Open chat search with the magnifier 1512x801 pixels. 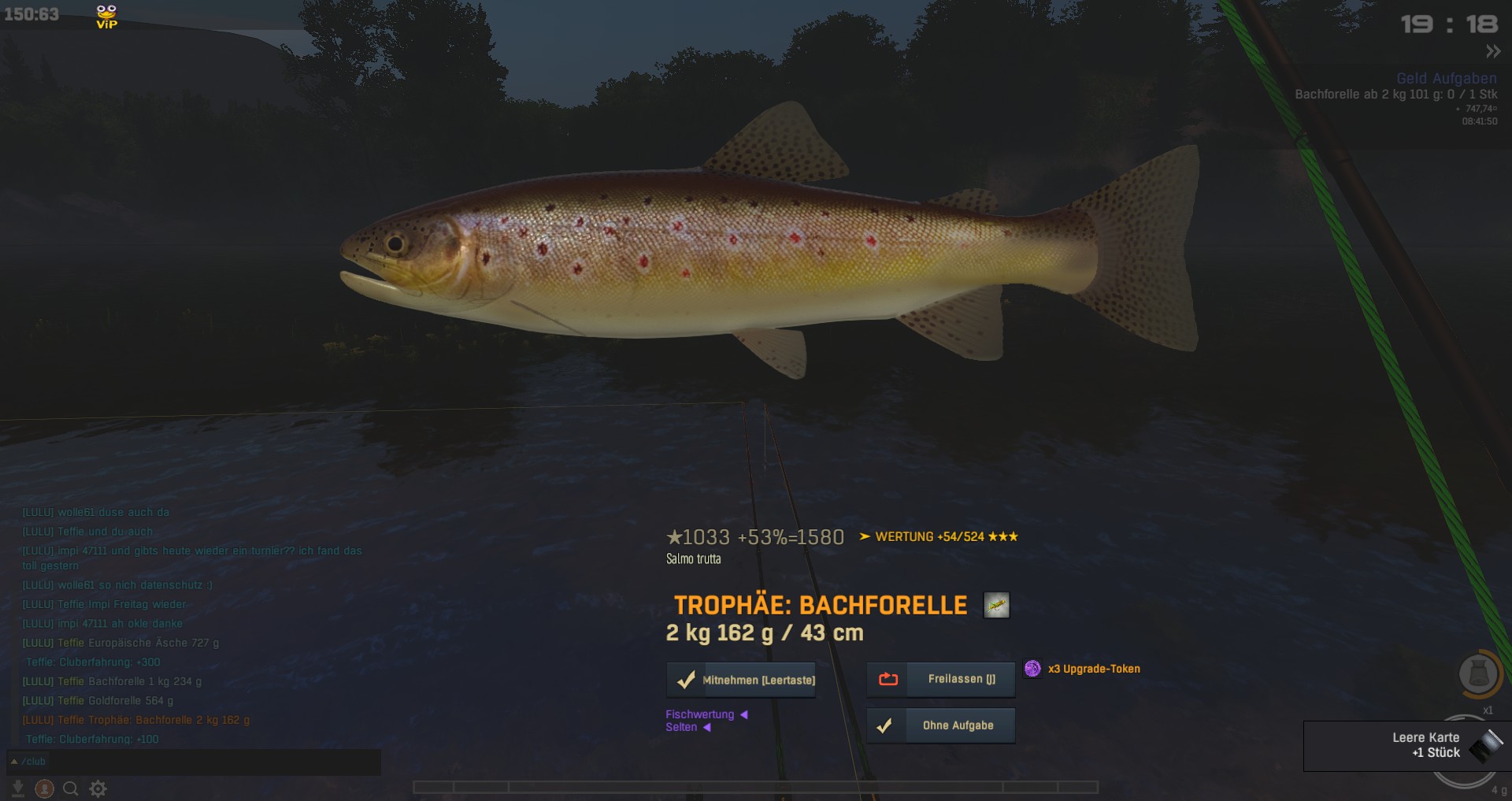(71, 788)
